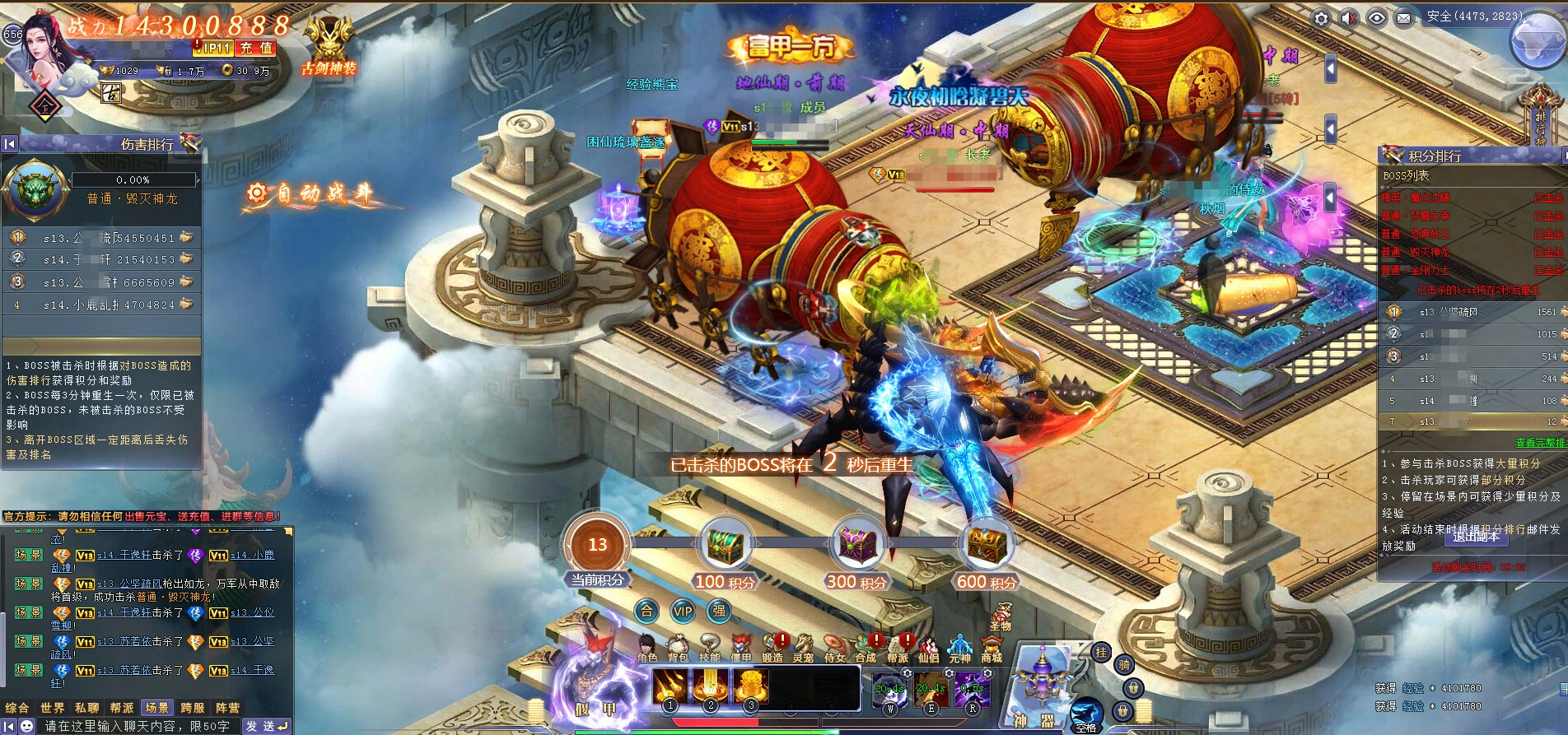Open the round VIP button

pyautogui.click(x=683, y=611)
